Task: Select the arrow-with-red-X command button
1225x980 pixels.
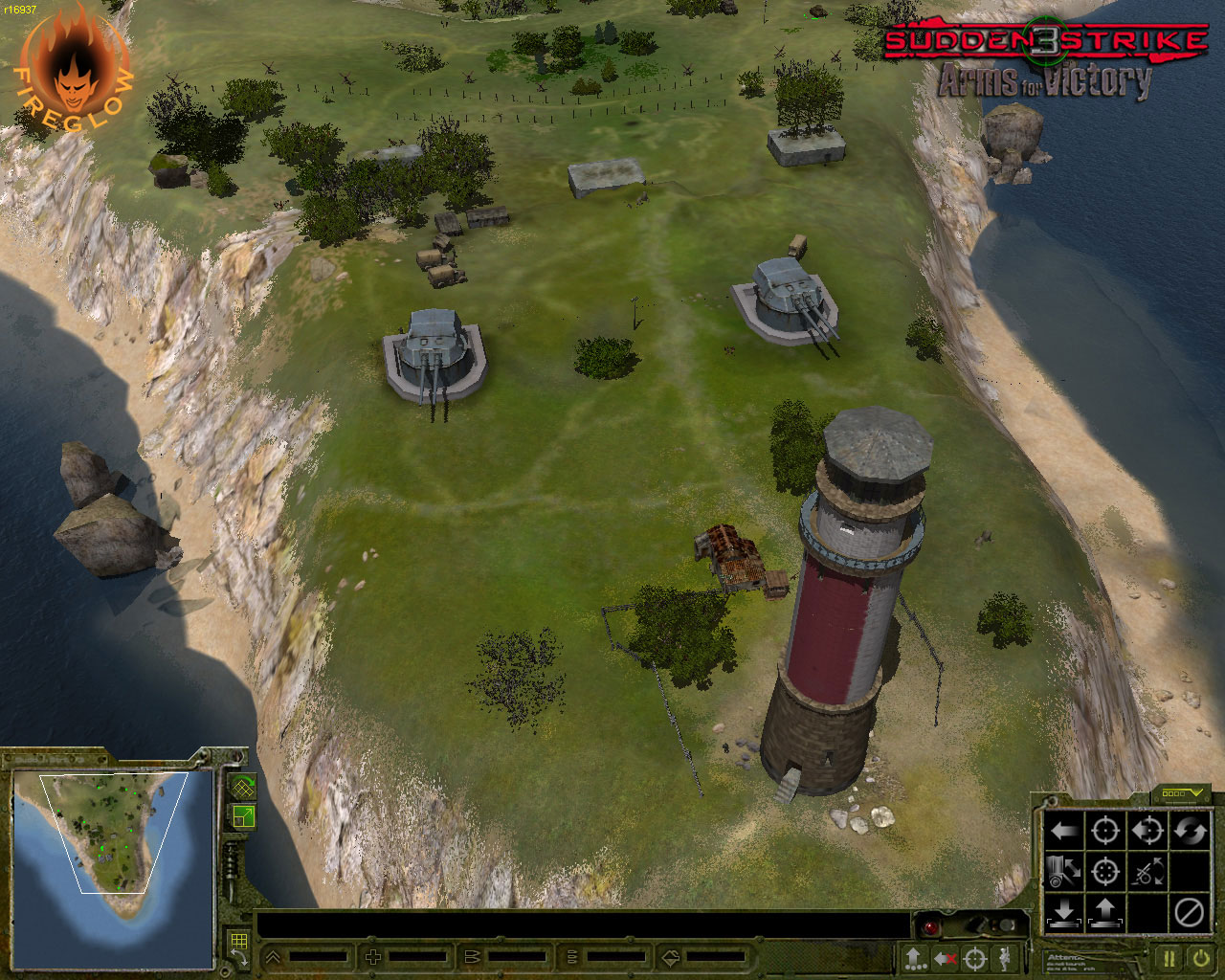Action: 945,958
